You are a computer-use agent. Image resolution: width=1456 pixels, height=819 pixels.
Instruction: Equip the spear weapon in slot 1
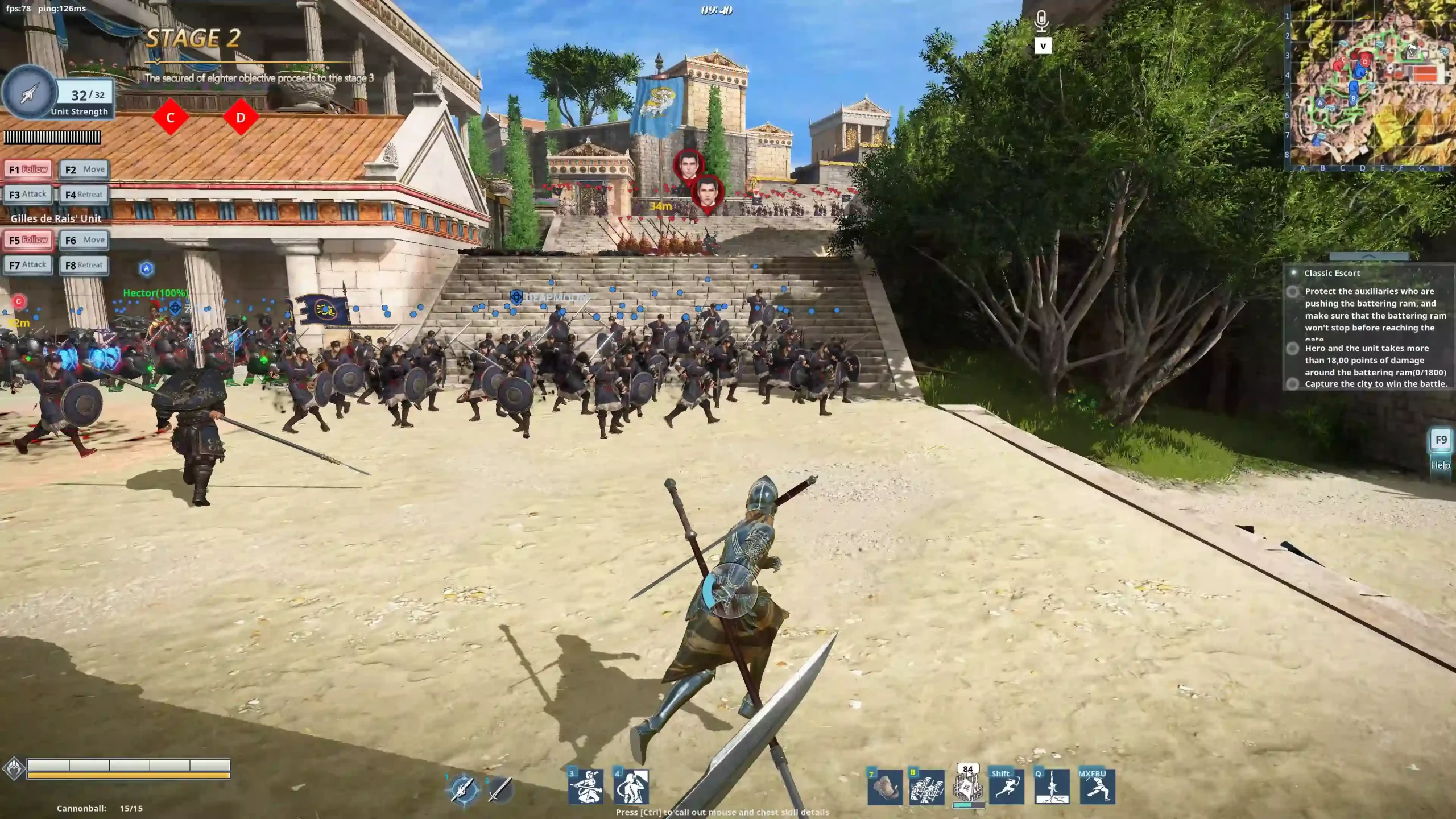tap(464, 789)
